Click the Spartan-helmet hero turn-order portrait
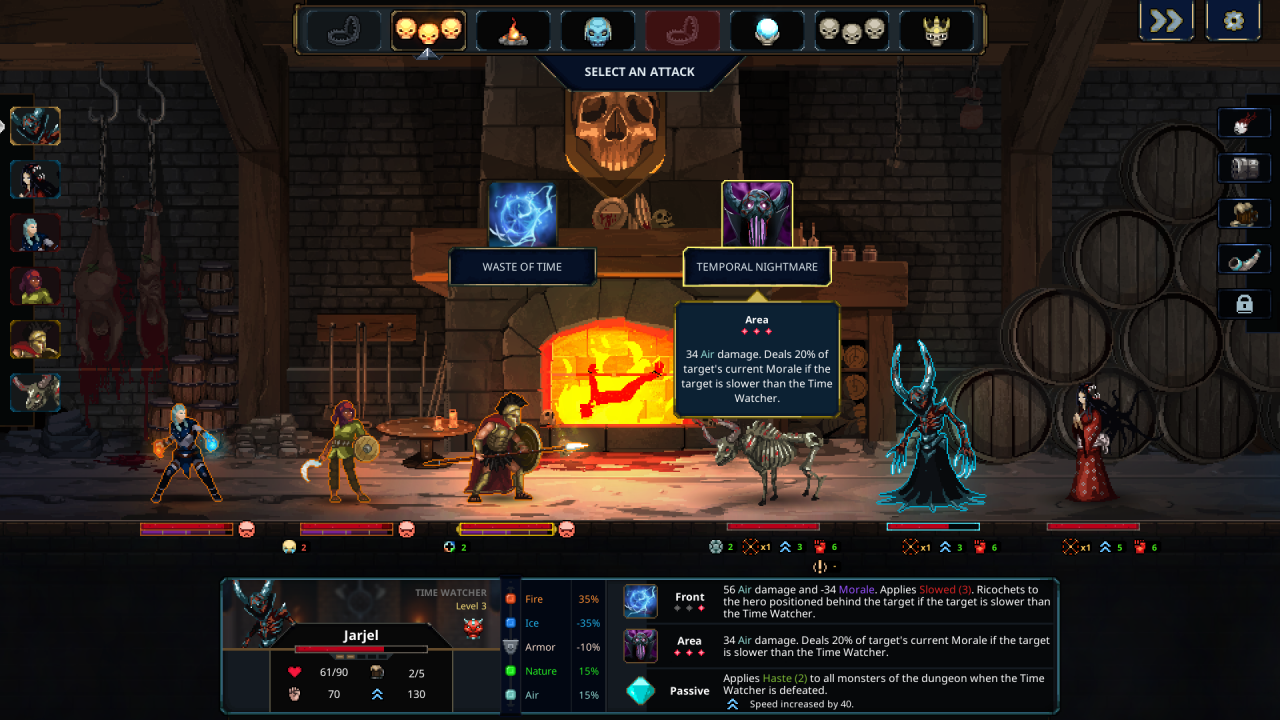Viewport: 1280px width, 720px height. click(36, 340)
